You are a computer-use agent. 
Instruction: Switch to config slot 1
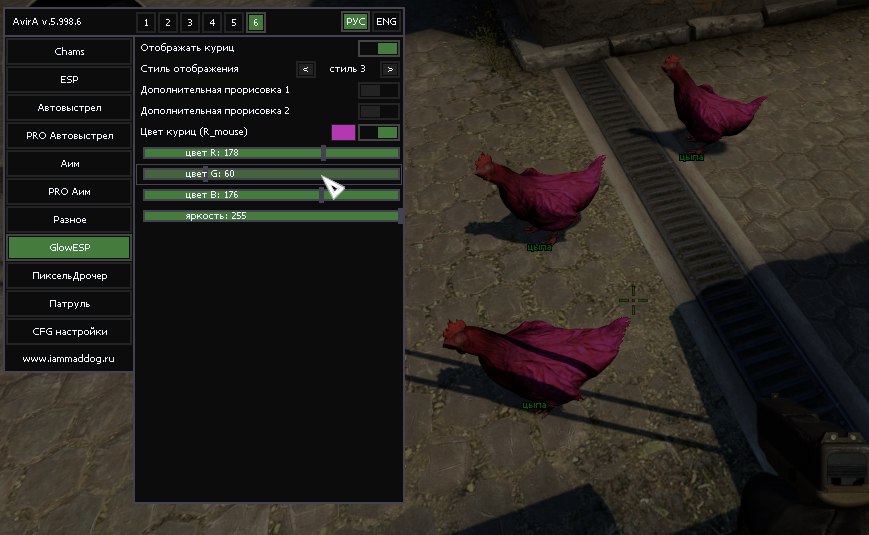[145, 22]
